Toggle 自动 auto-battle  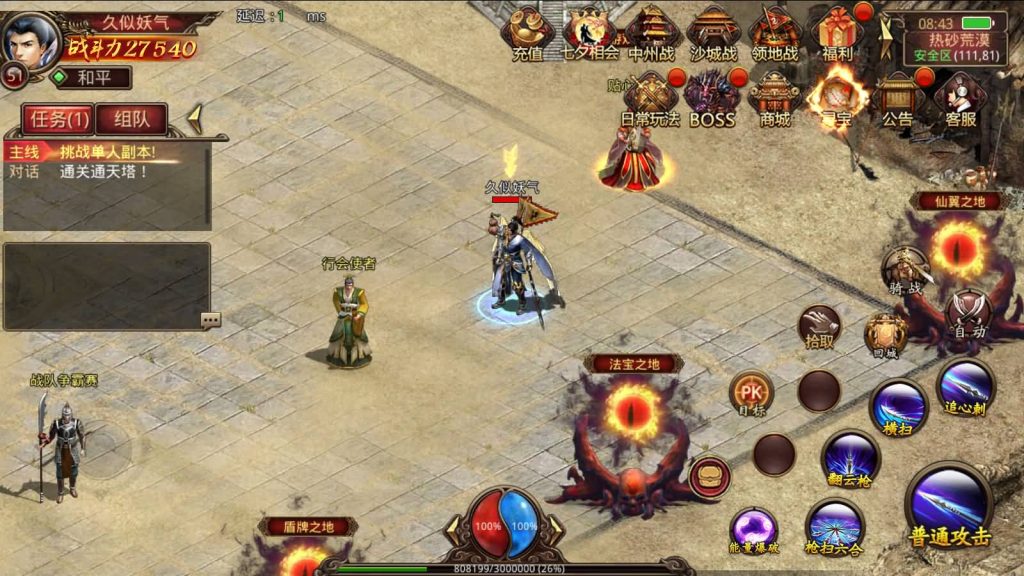click(x=968, y=311)
